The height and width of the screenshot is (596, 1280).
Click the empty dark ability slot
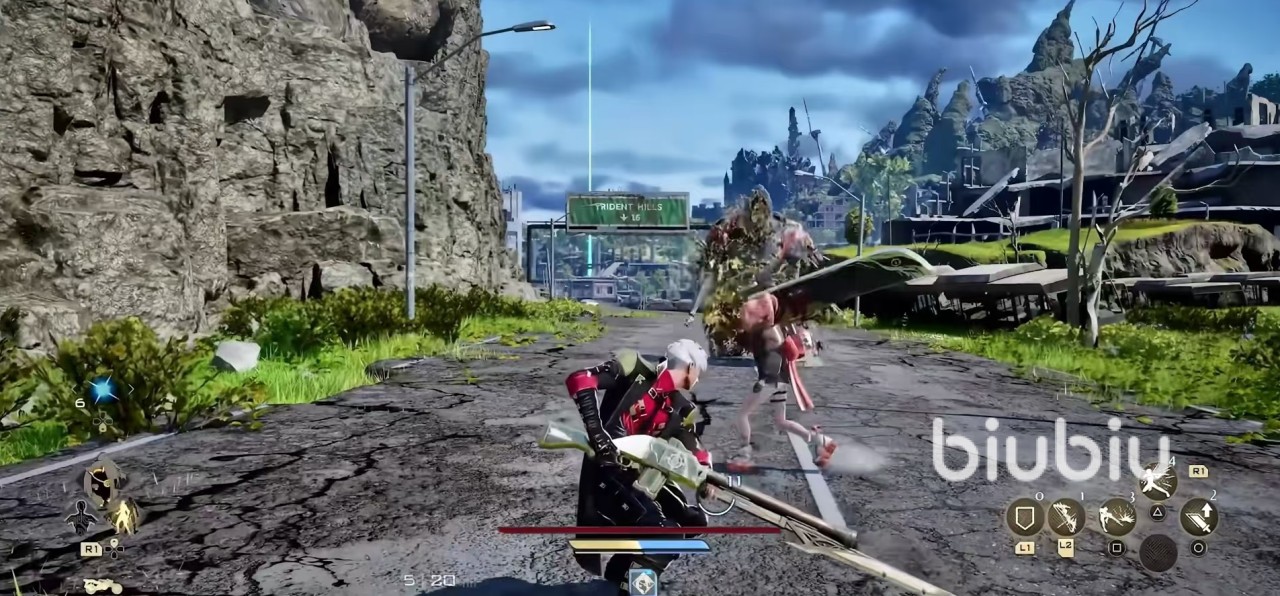(1158, 553)
